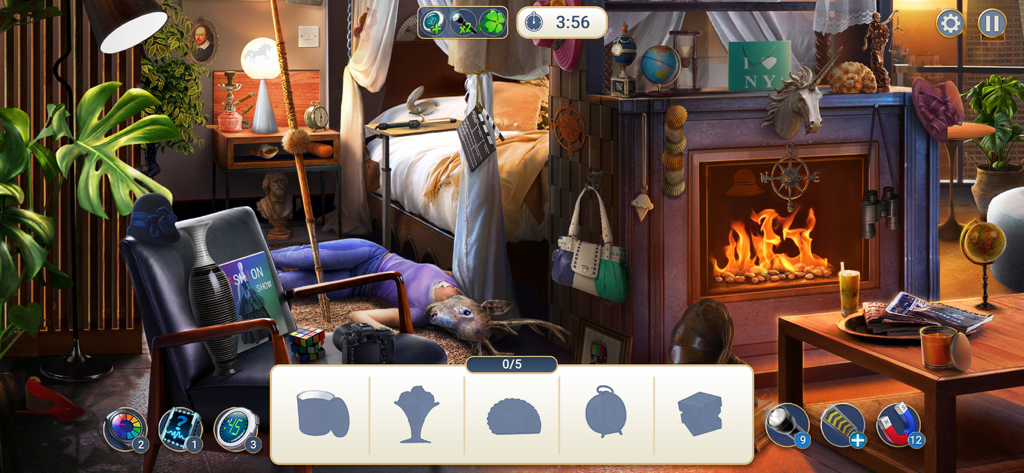Pause the game
The width and height of the screenshot is (1024, 473).
(x=991, y=23)
